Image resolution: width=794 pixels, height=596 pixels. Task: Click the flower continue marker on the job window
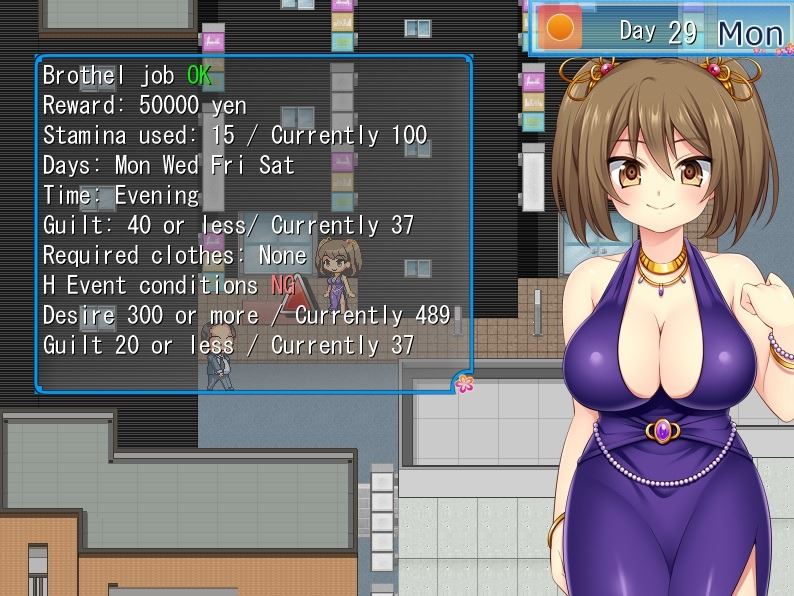coord(464,383)
